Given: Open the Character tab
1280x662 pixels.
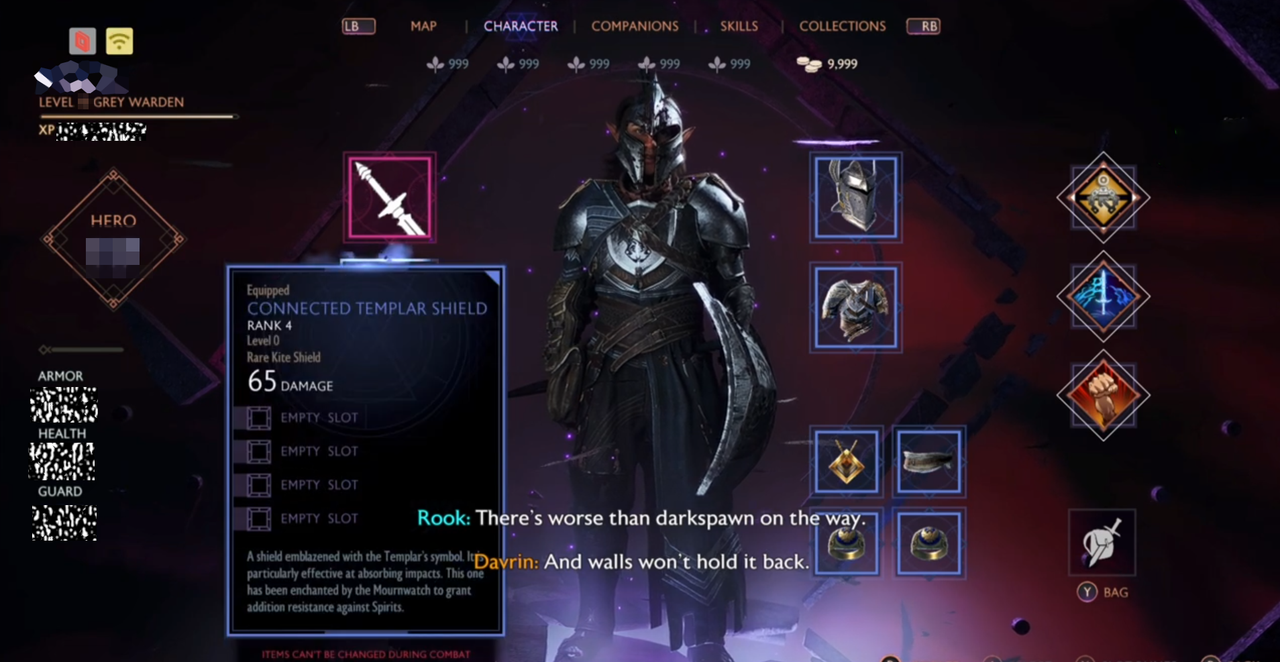Looking at the screenshot, I should tap(521, 26).
